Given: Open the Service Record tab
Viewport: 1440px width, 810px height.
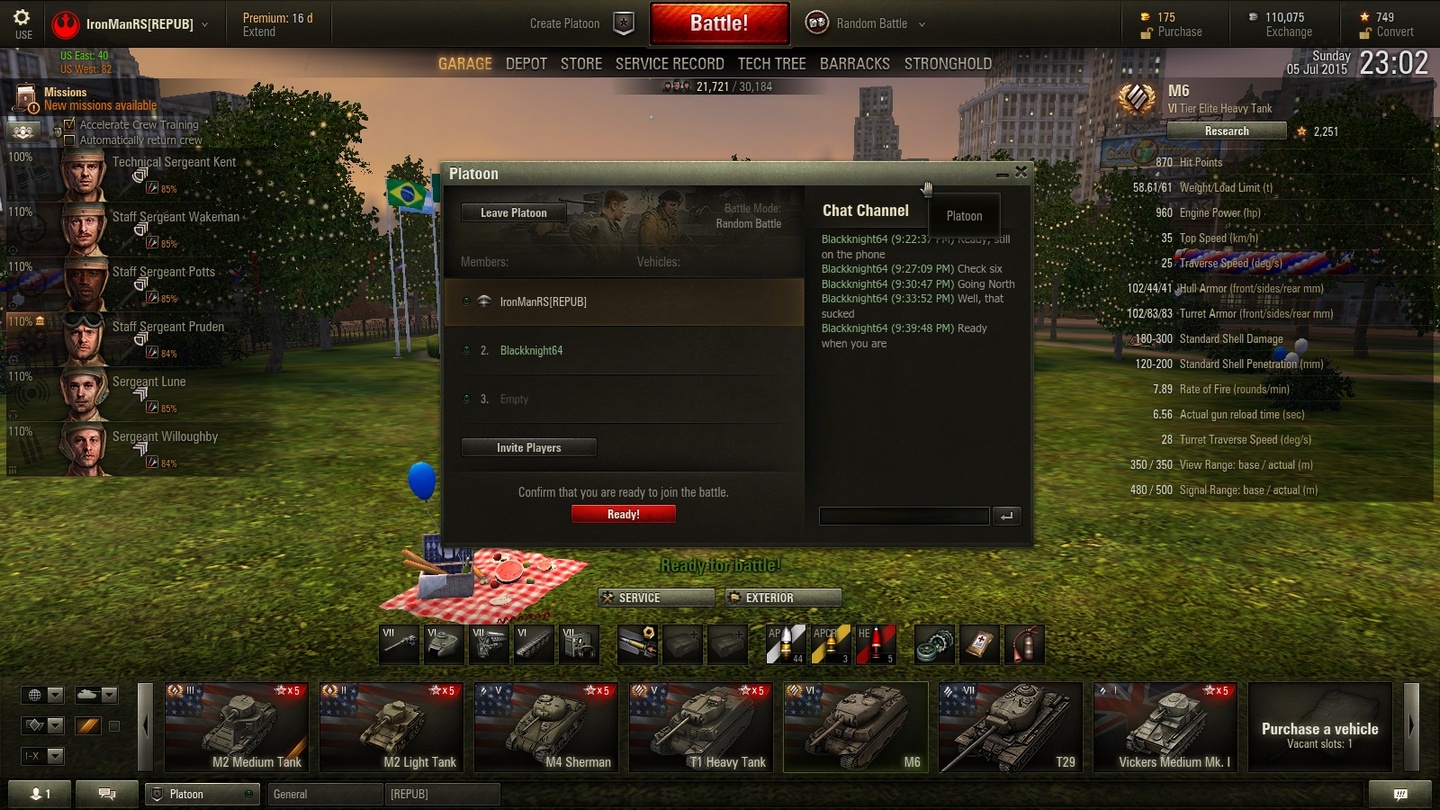Looking at the screenshot, I should point(669,63).
